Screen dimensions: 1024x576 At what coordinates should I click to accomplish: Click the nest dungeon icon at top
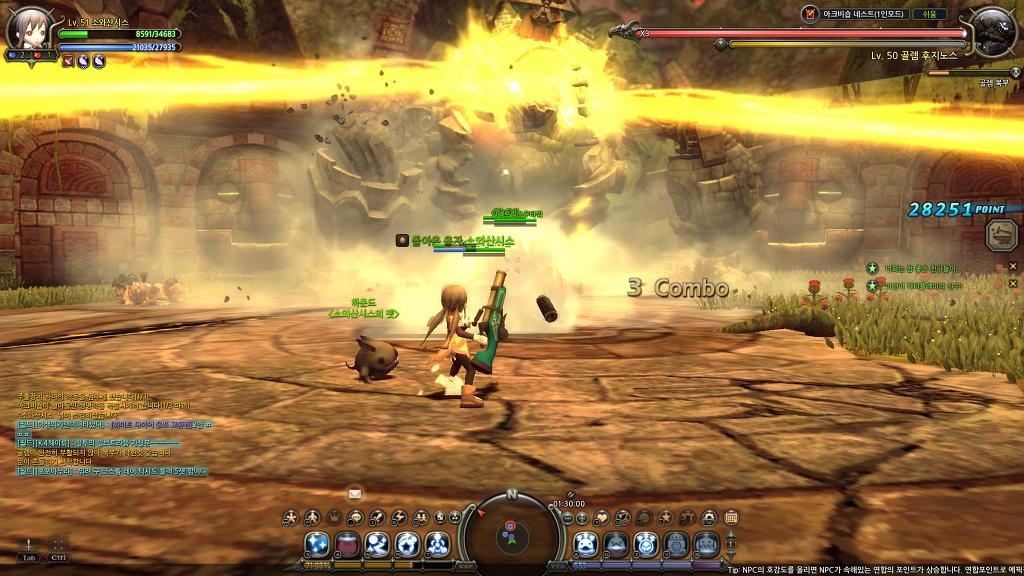809,14
